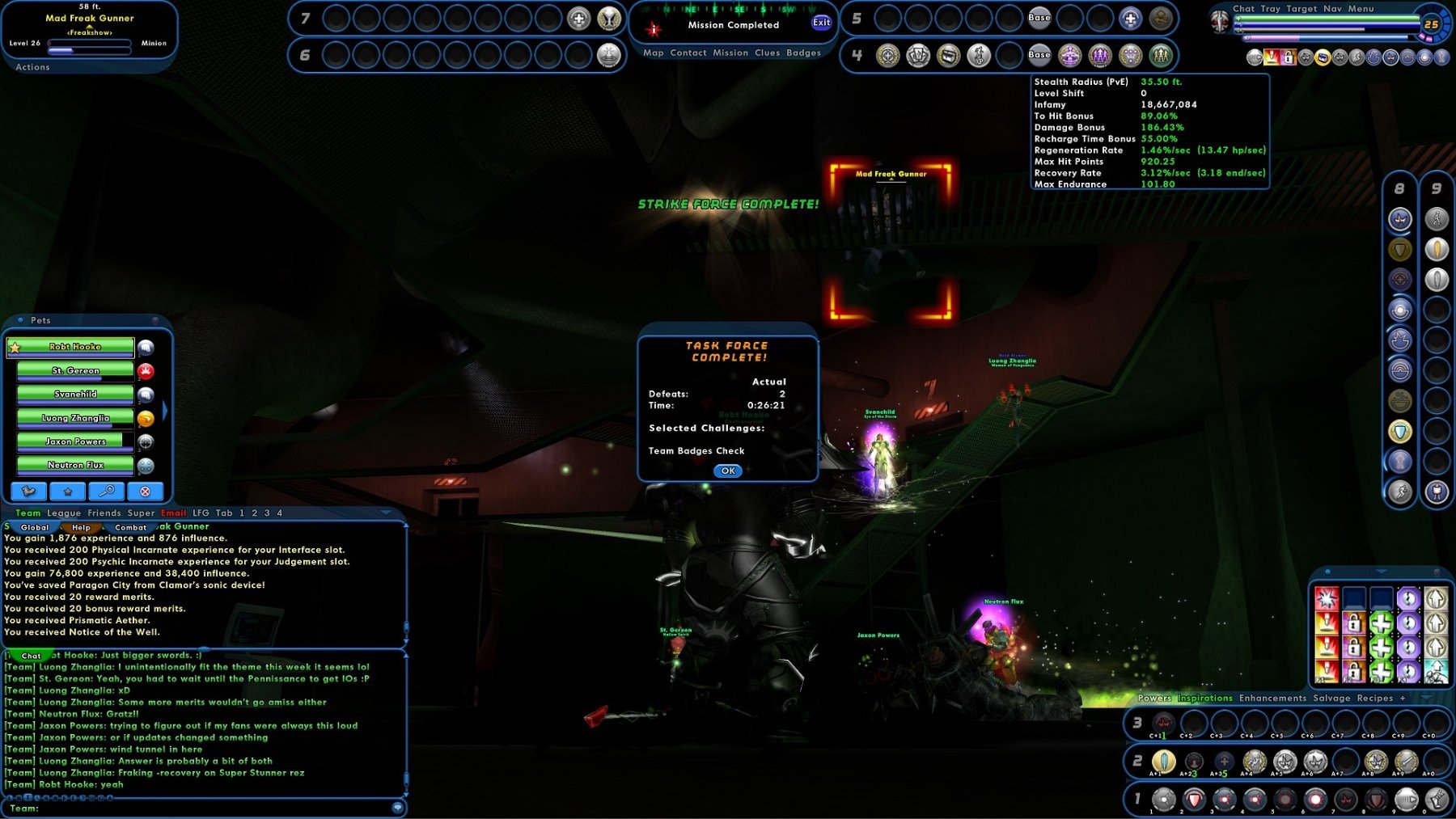Confirm the Task Force Complete dialog with OK
Image resolution: width=1456 pixels, height=819 pixels.
click(728, 471)
